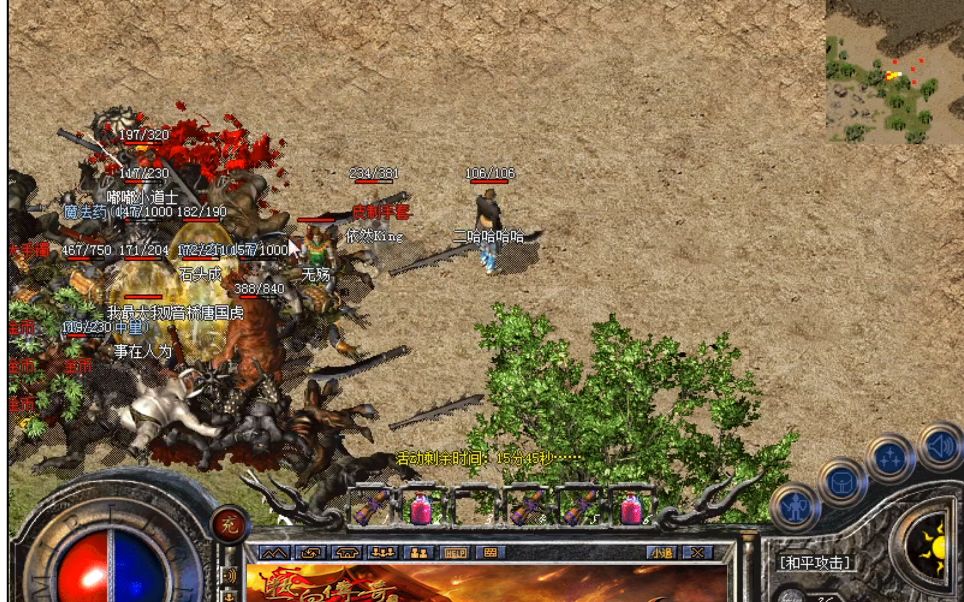
Task: Click the looping arrows toolbar button
Action: click(x=311, y=552)
